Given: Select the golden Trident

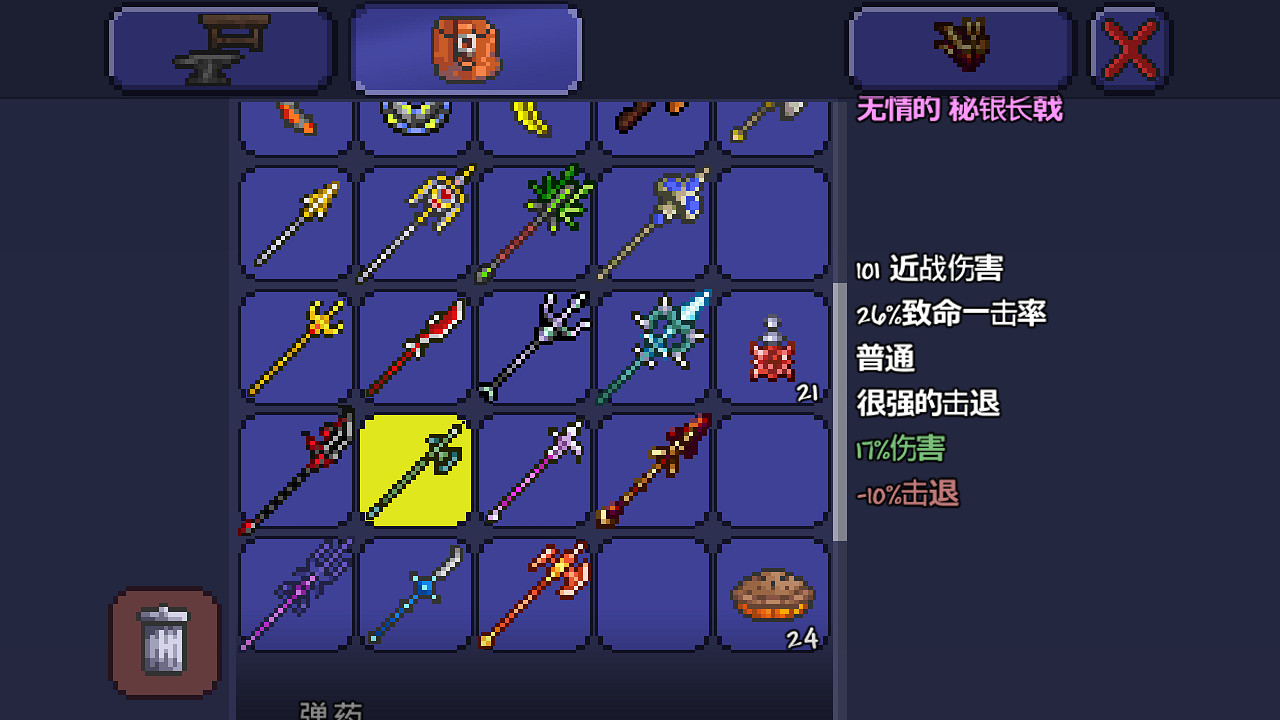Looking at the screenshot, I should 294,345.
